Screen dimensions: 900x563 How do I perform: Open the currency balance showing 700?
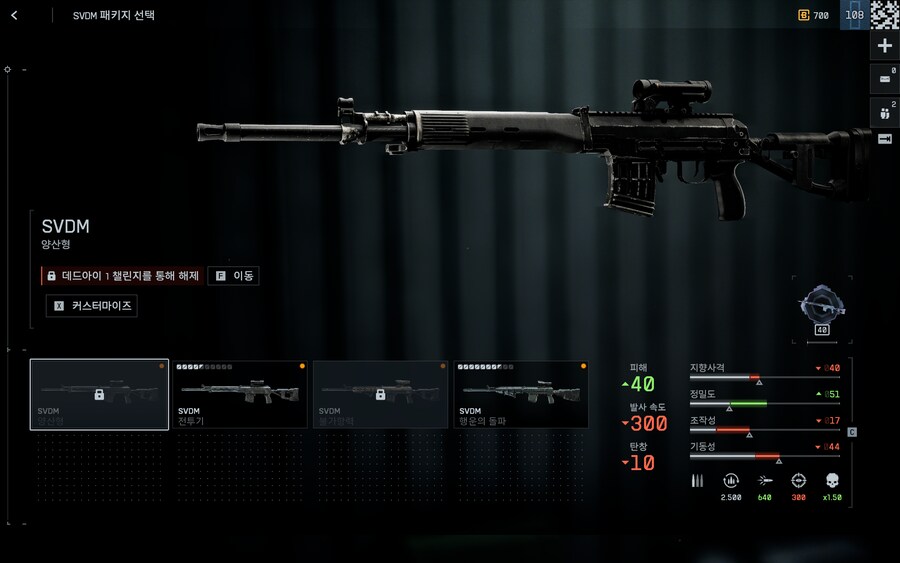click(x=814, y=15)
